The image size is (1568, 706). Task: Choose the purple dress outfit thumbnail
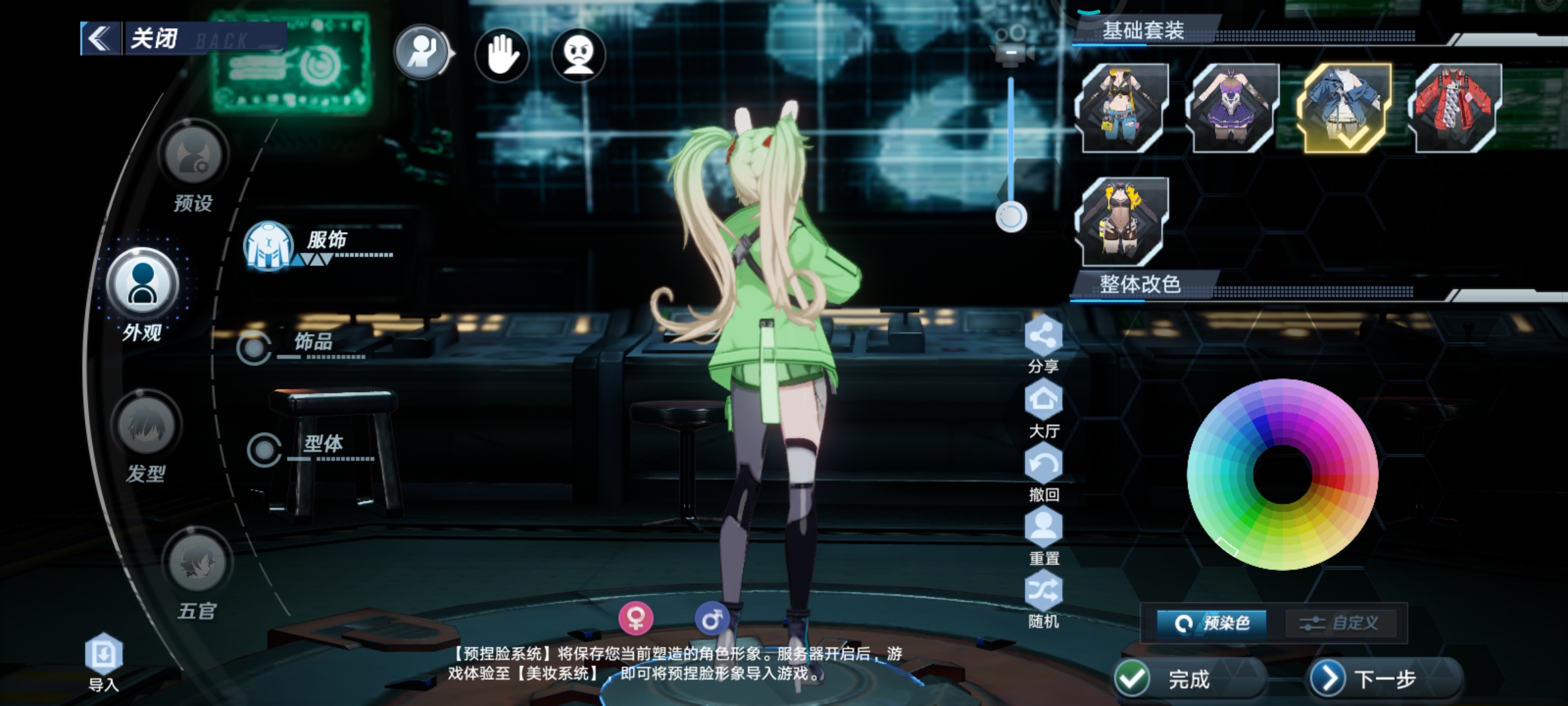coord(1232,108)
